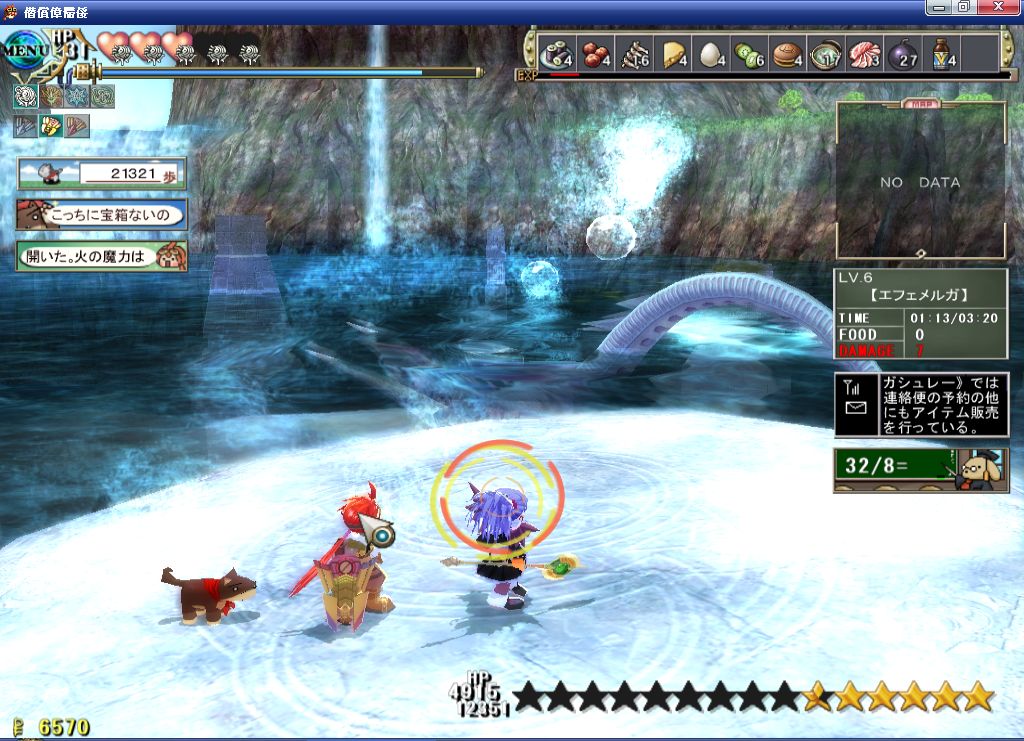
Task: Close the game window
Action: 1003,8
